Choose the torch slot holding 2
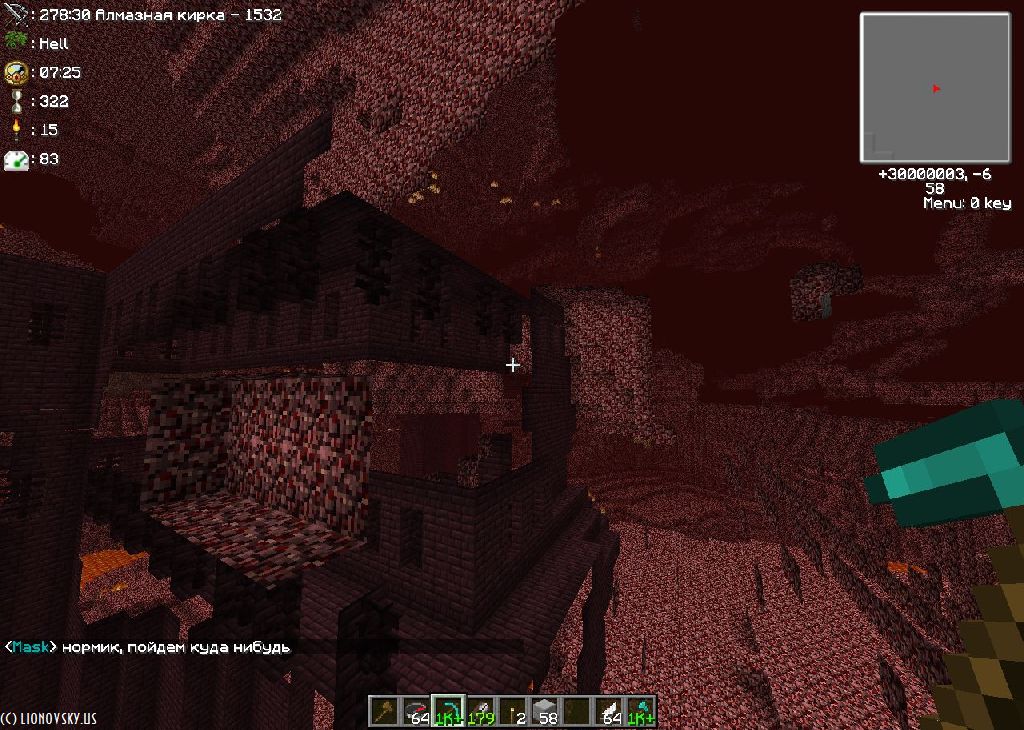This screenshot has height=730, width=1024. coord(513,710)
